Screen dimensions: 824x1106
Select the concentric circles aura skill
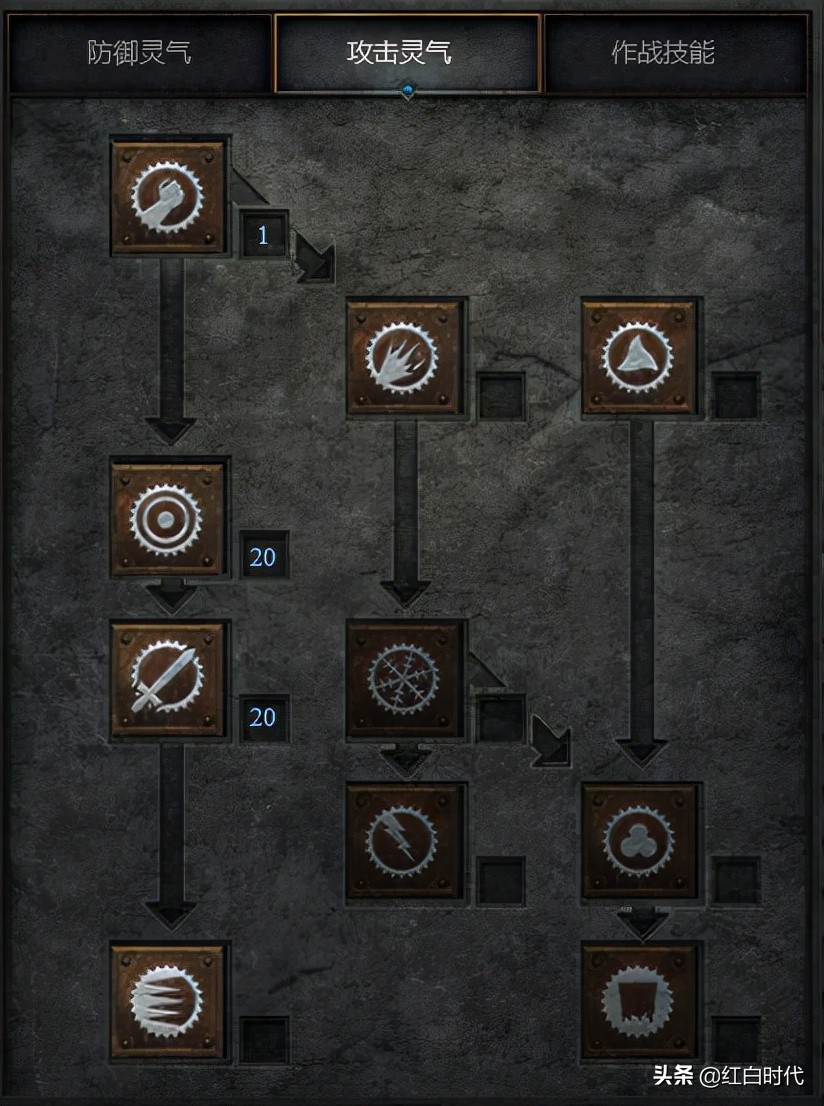[168, 519]
